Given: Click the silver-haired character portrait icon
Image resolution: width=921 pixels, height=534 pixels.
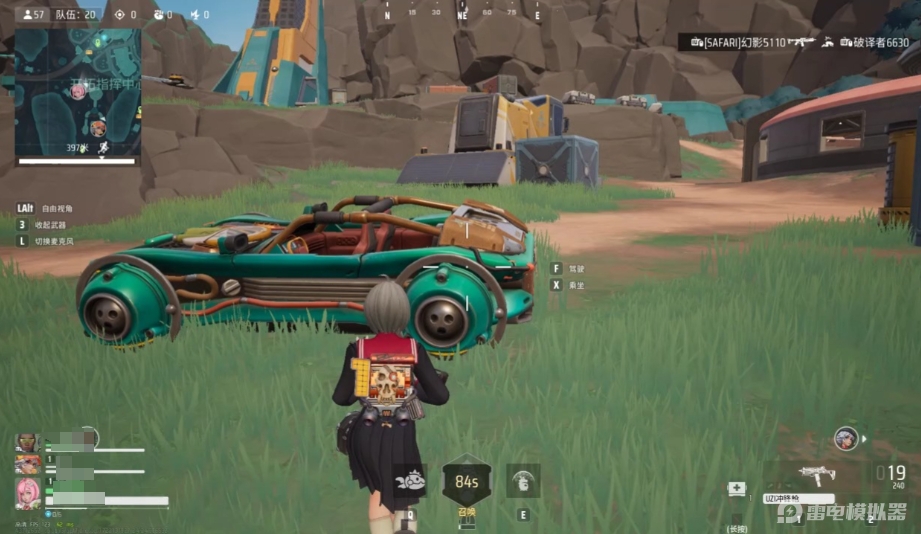Looking at the screenshot, I should tap(845, 438).
